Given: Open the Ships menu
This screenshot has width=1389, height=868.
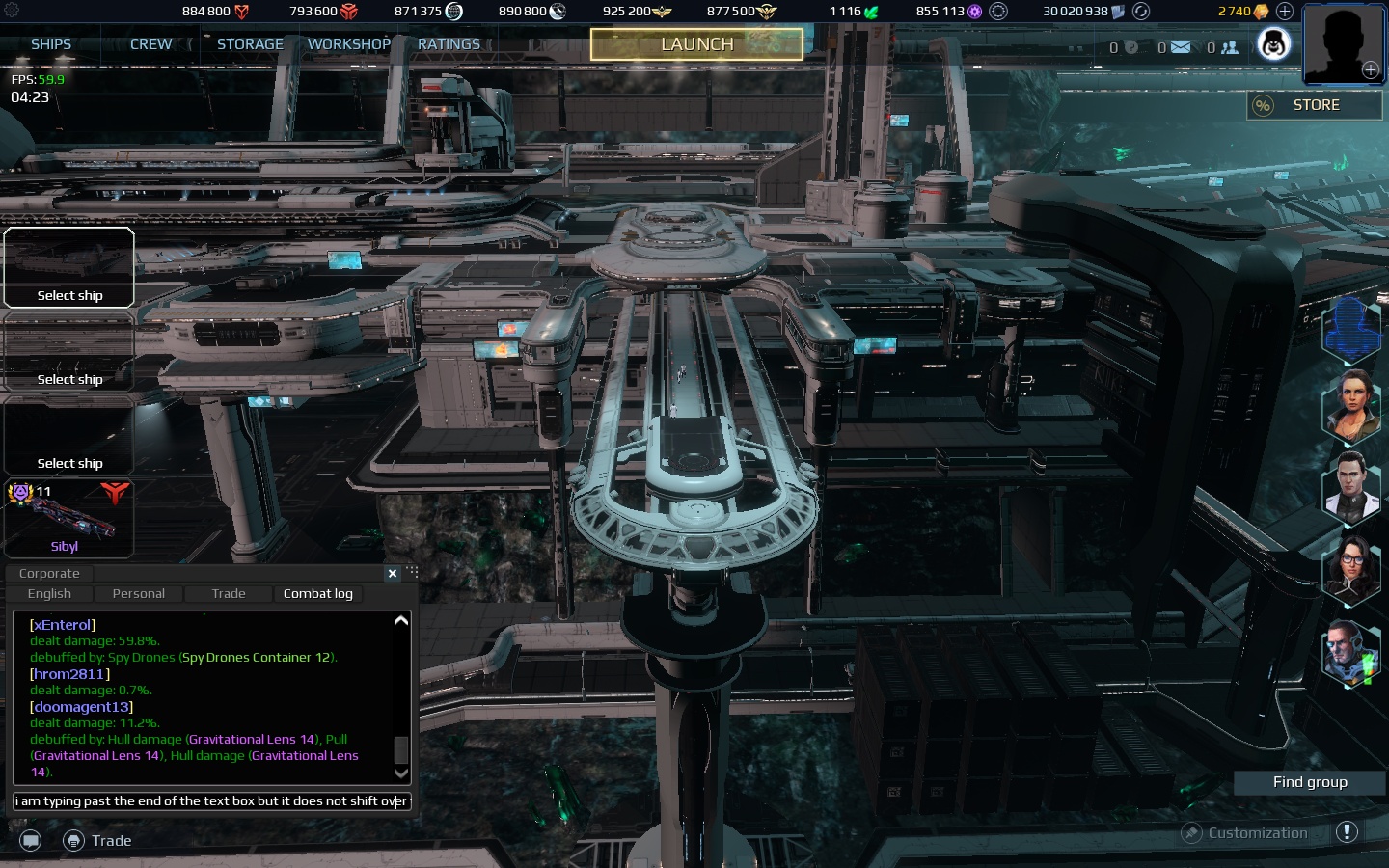Looking at the screenshot, I should click(x=51, y=44).
